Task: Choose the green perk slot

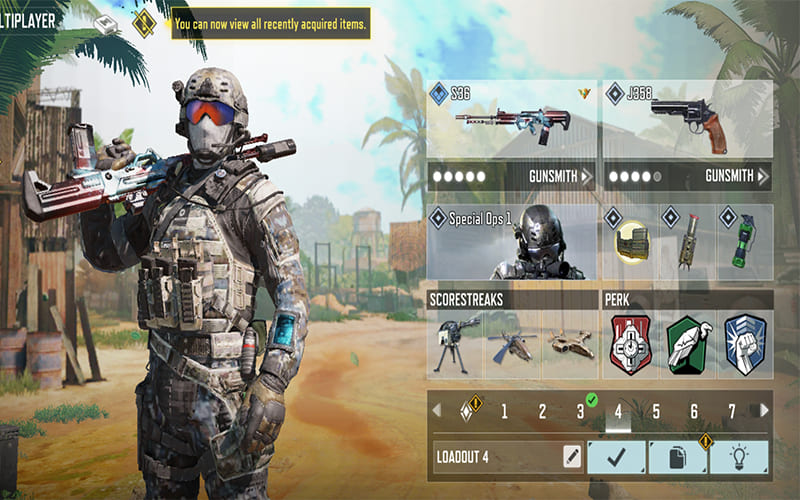Action: [687, 344]
